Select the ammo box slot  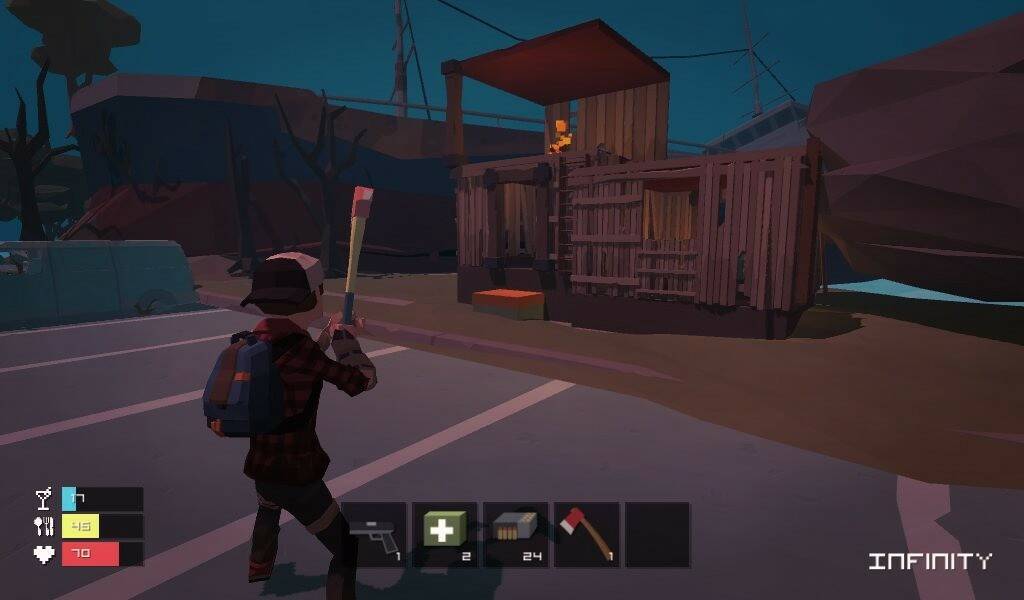pyautogui.click(x=515, y=534)
